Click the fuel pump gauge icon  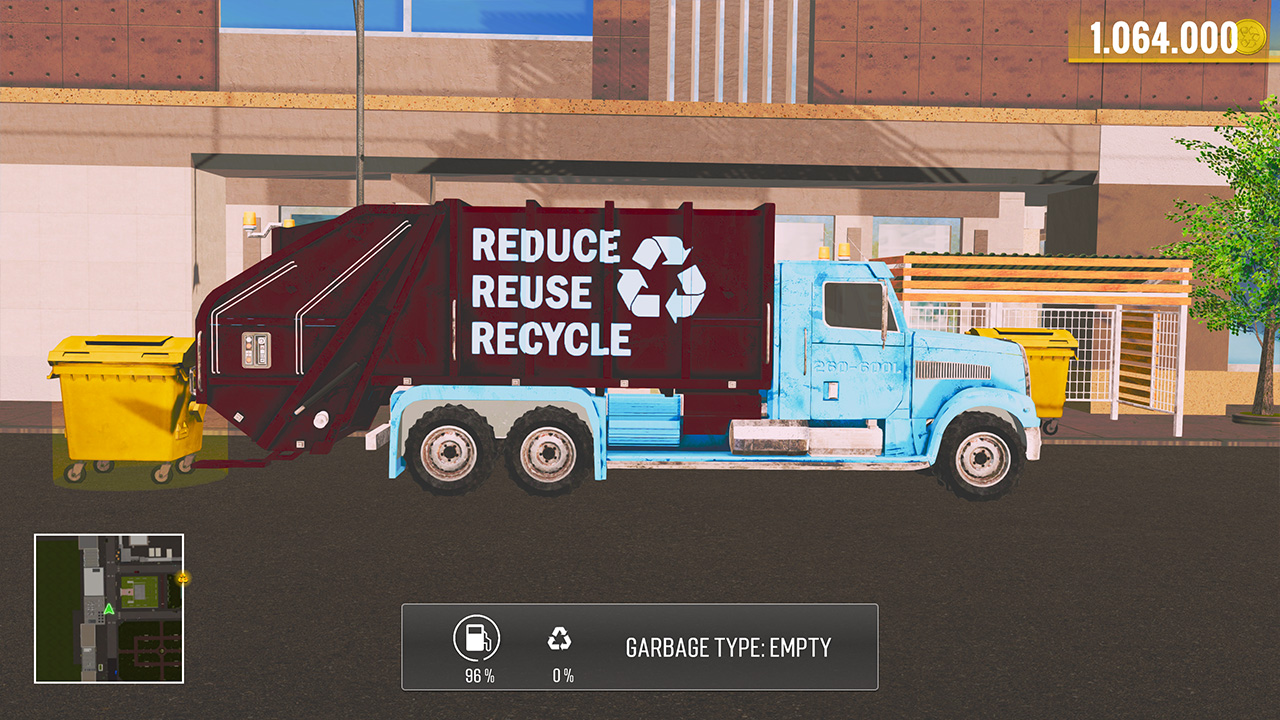(x=477, y=637)
